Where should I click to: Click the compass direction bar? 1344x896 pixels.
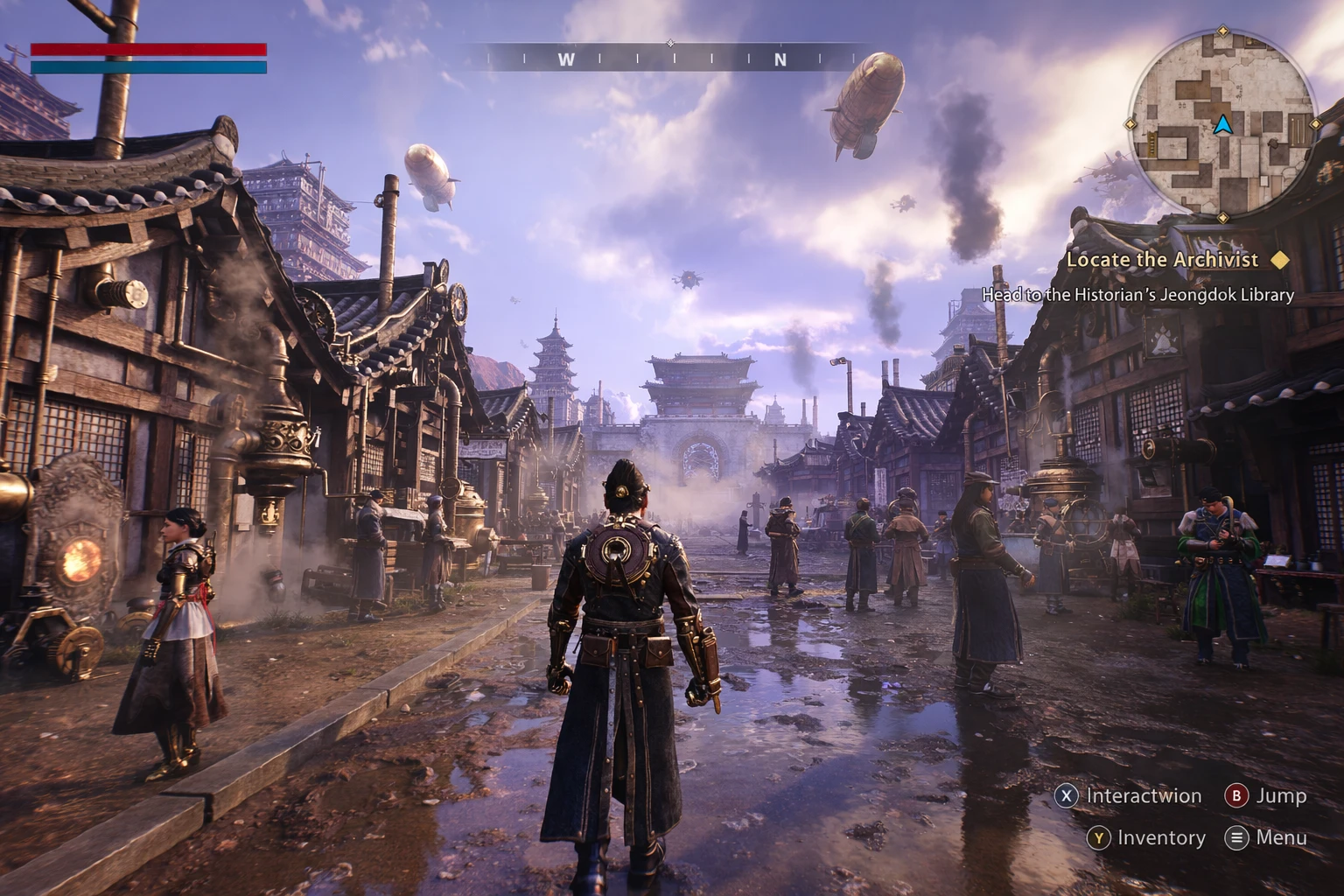click(671, 59)
